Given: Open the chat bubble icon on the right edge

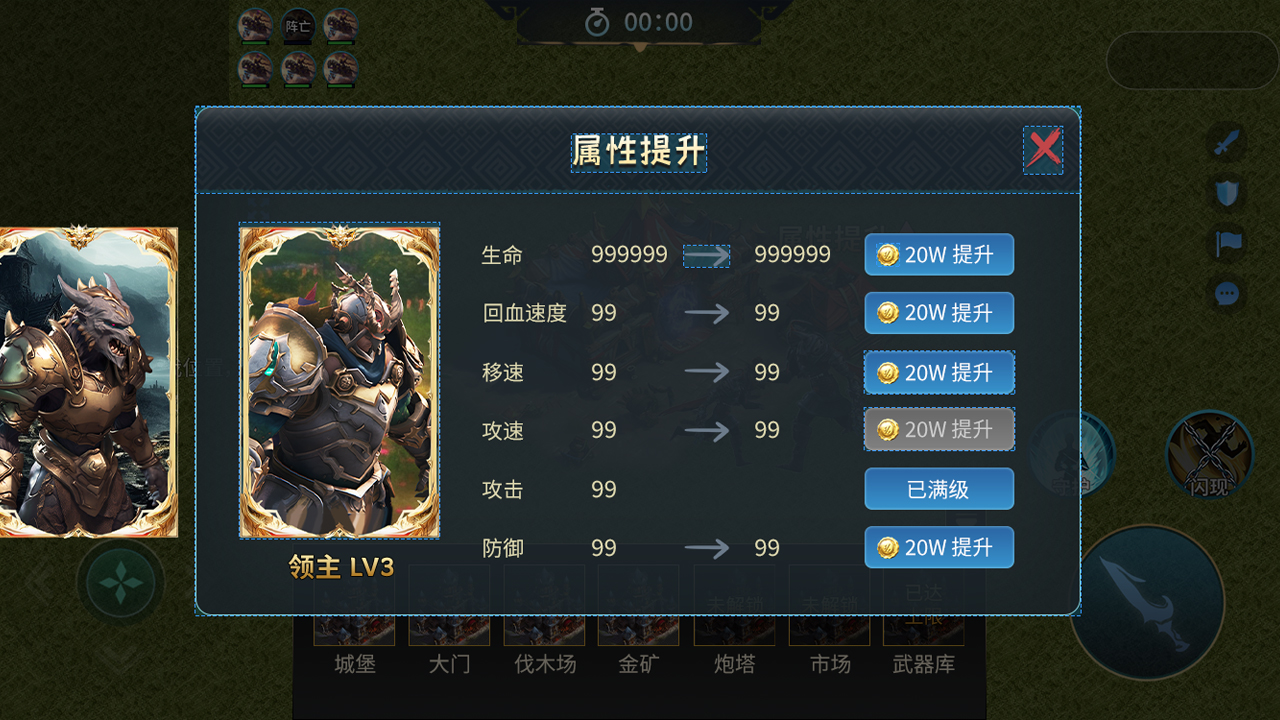Looking at the screenshot, I should pyautogui.click(x=1228, y=293).
